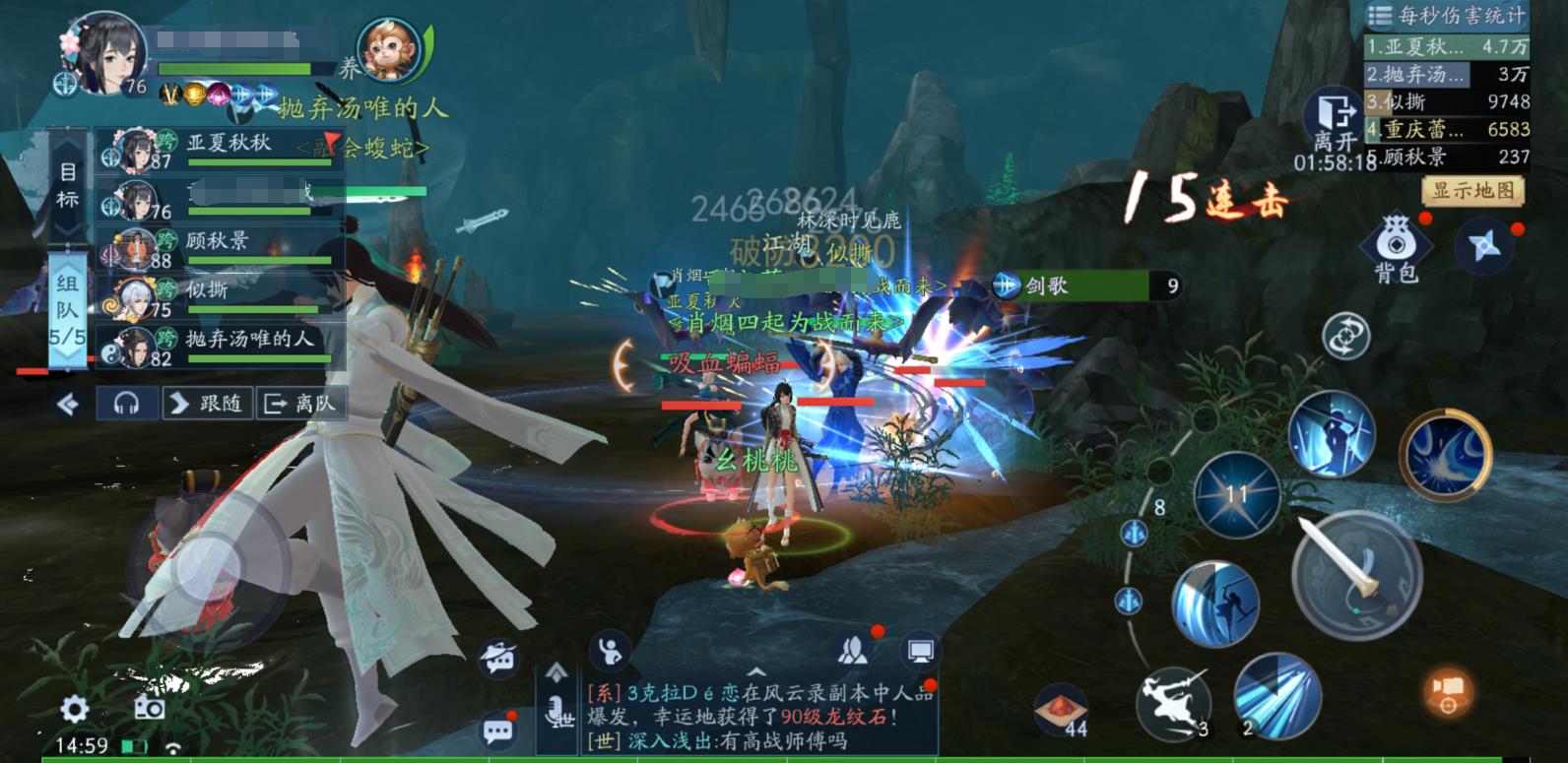Click the monkey pet portrait
The image size is (1568, 763).
tap(391, 49)
